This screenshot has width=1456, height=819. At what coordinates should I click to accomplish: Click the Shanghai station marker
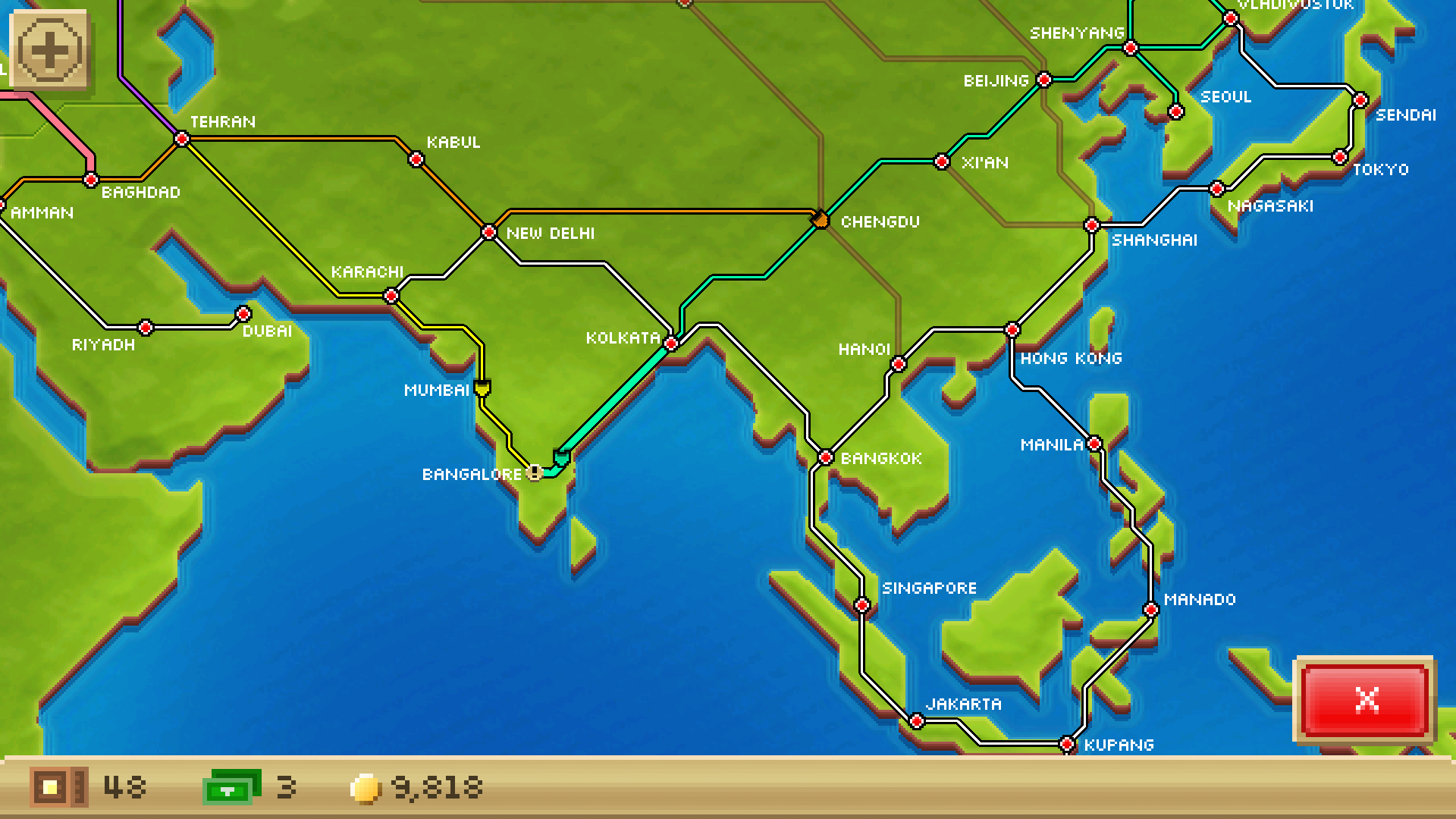1092,224
